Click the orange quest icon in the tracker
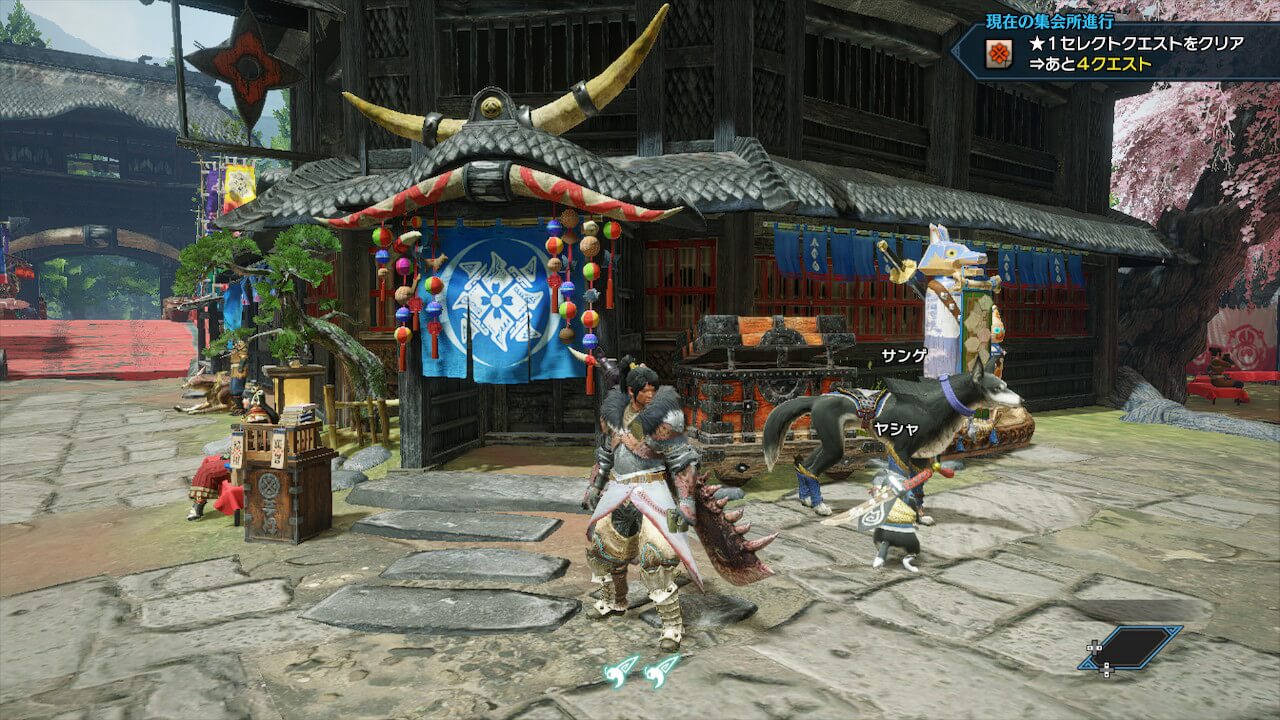Screen dimensions: 1280x720 point(997,55)
